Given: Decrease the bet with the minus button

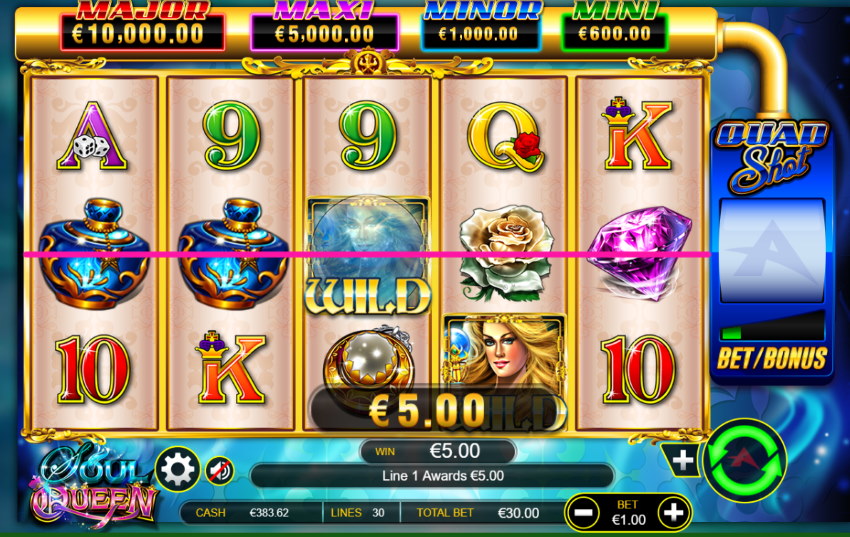Looking at the screenshot, I should (x=585, y=514).
